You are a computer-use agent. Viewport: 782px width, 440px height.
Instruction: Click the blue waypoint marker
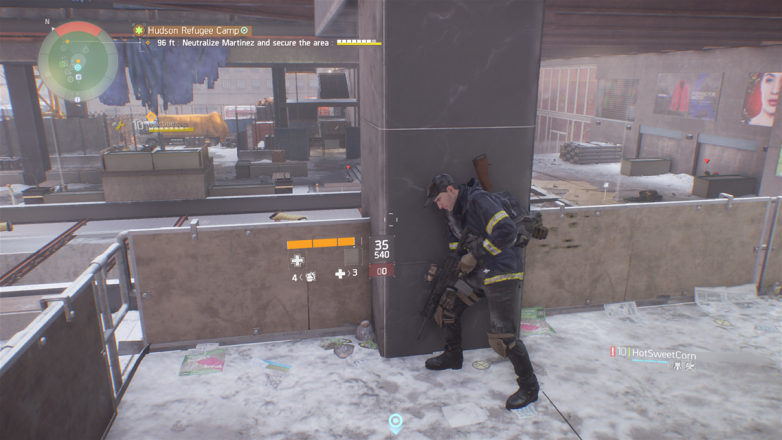click(x=396, y=423)
